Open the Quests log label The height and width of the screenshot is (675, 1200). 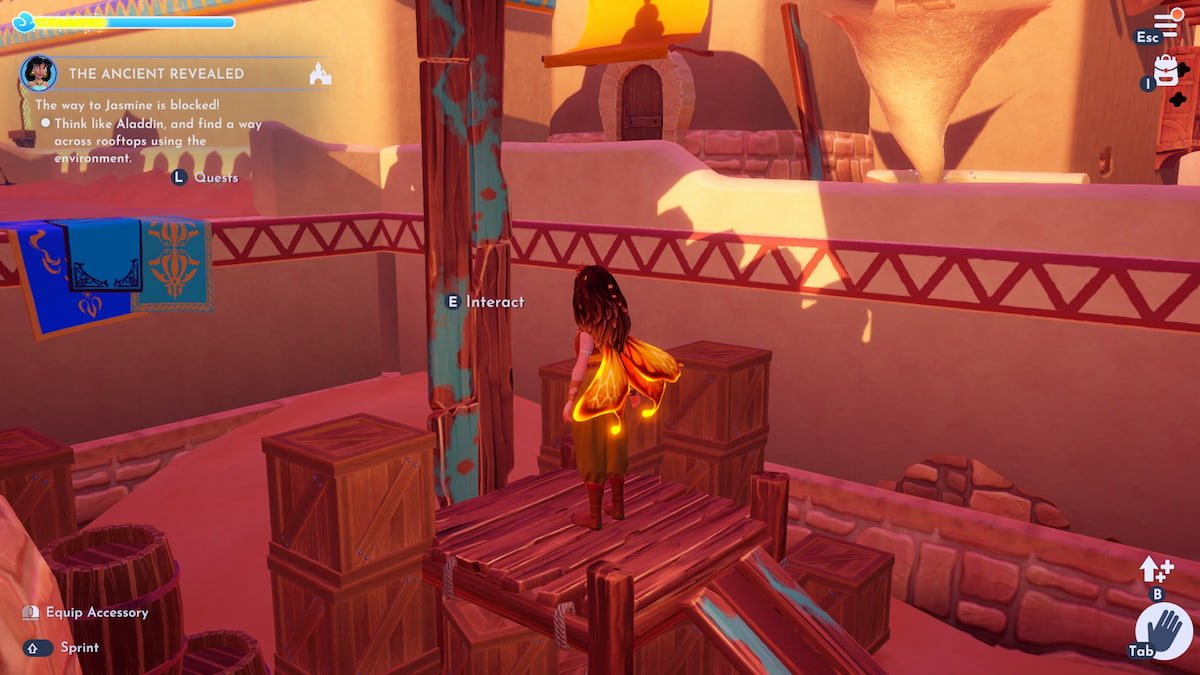point(216,177)
